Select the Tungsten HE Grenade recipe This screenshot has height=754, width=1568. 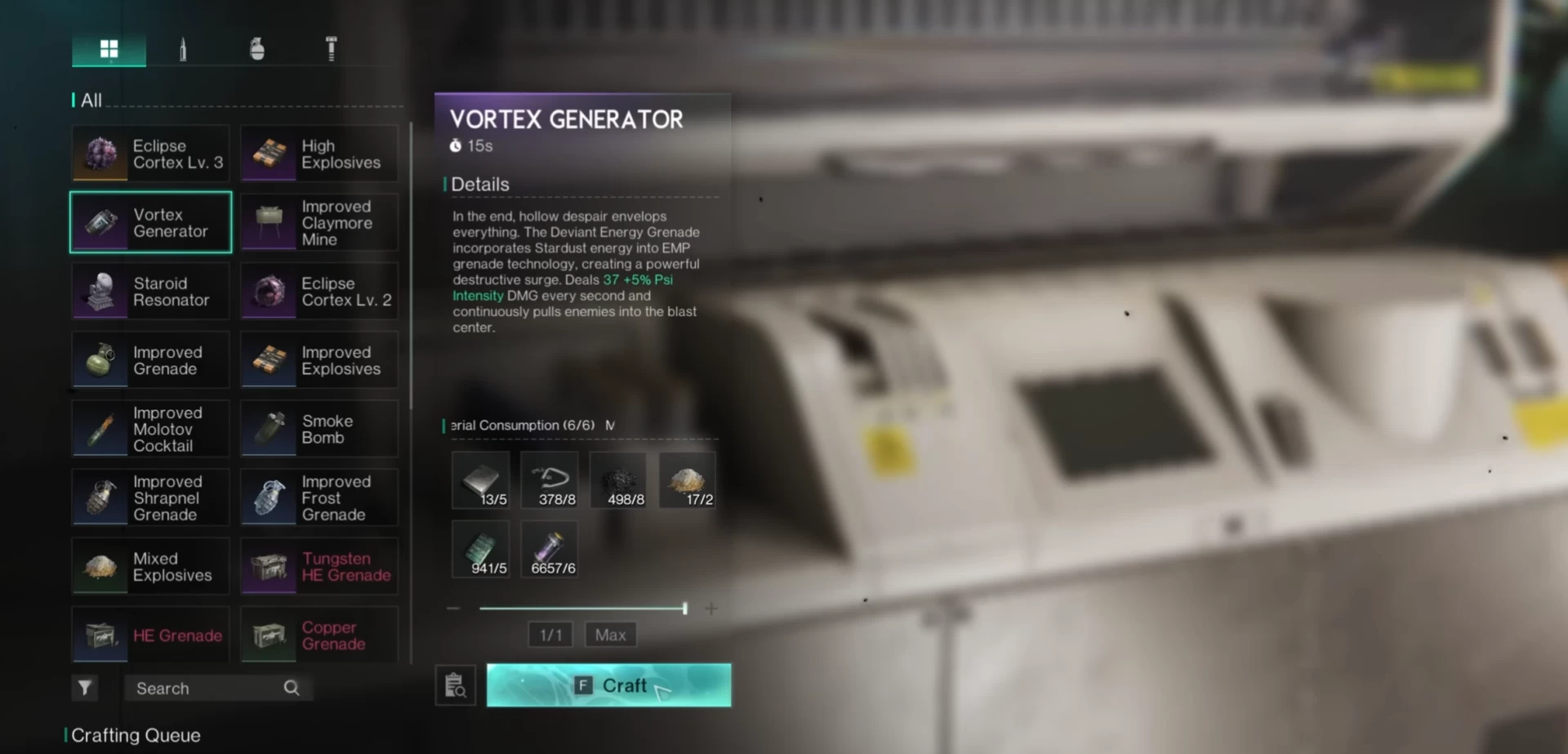point(319,567)
